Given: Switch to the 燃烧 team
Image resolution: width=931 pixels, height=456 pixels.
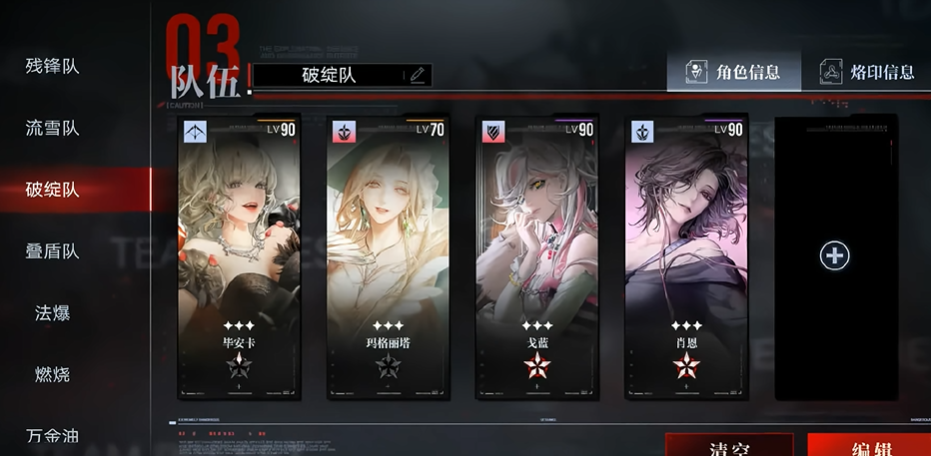Looking at the screenshot, I should pyautogui.click(x=53, y=375).
